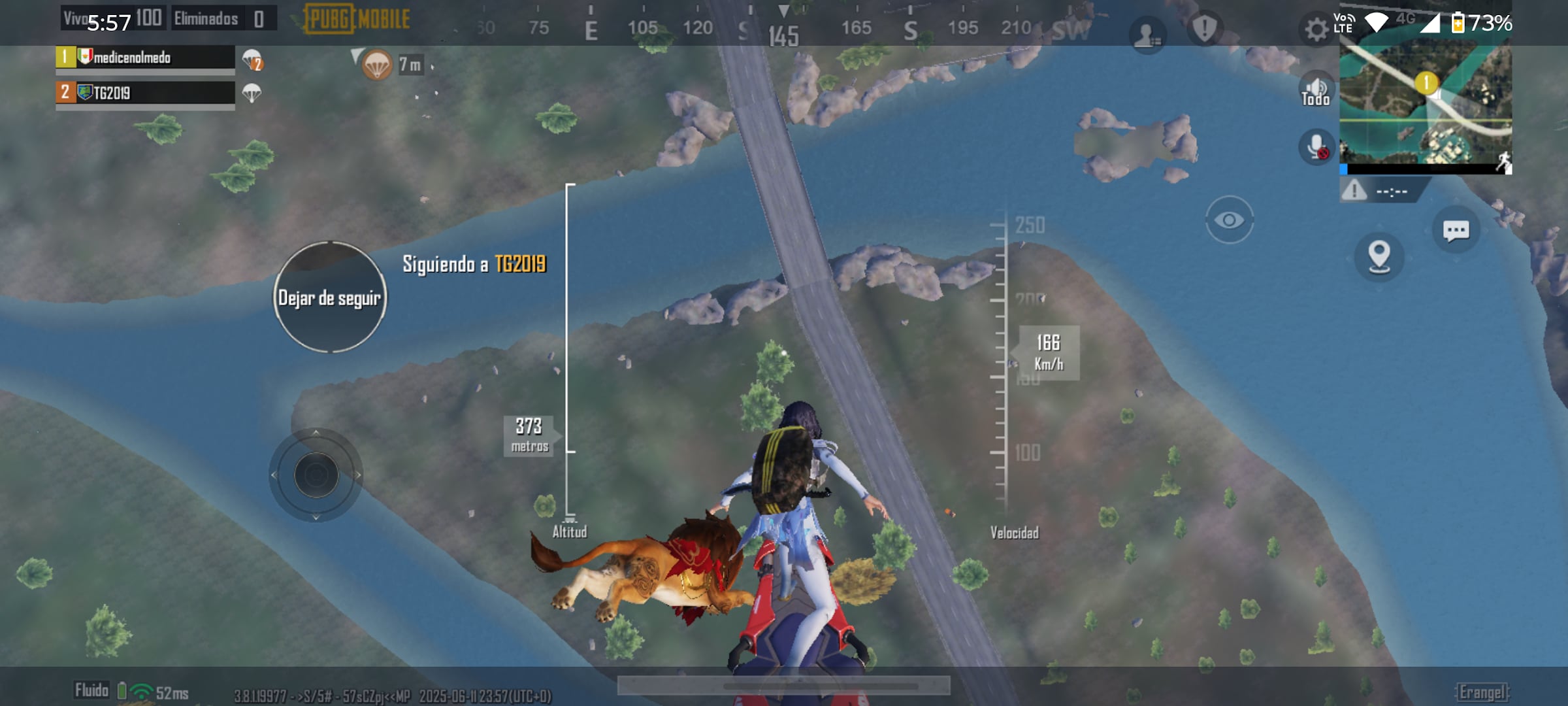Select teammate TG2019 row

(145, 93)
